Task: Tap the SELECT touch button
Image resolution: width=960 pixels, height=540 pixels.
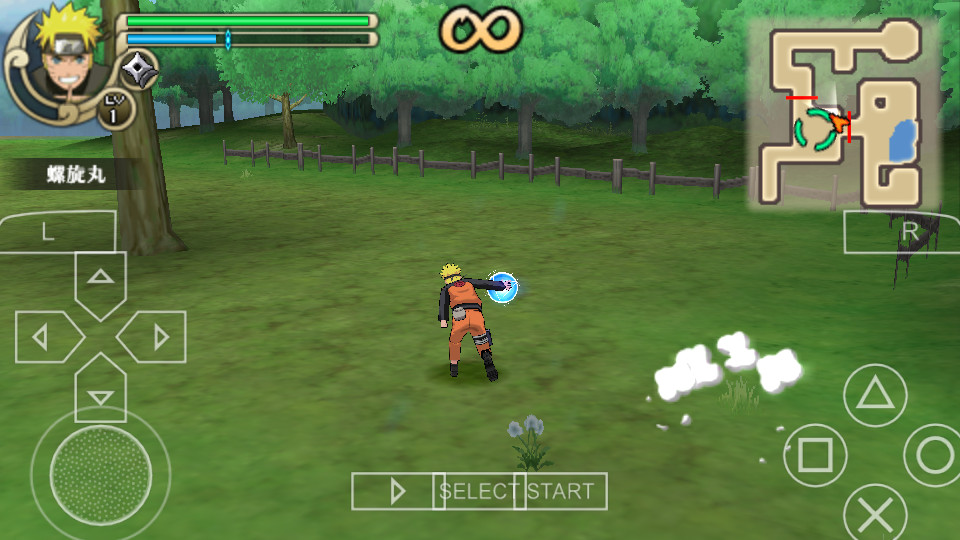Action: (x=476, y=491)
